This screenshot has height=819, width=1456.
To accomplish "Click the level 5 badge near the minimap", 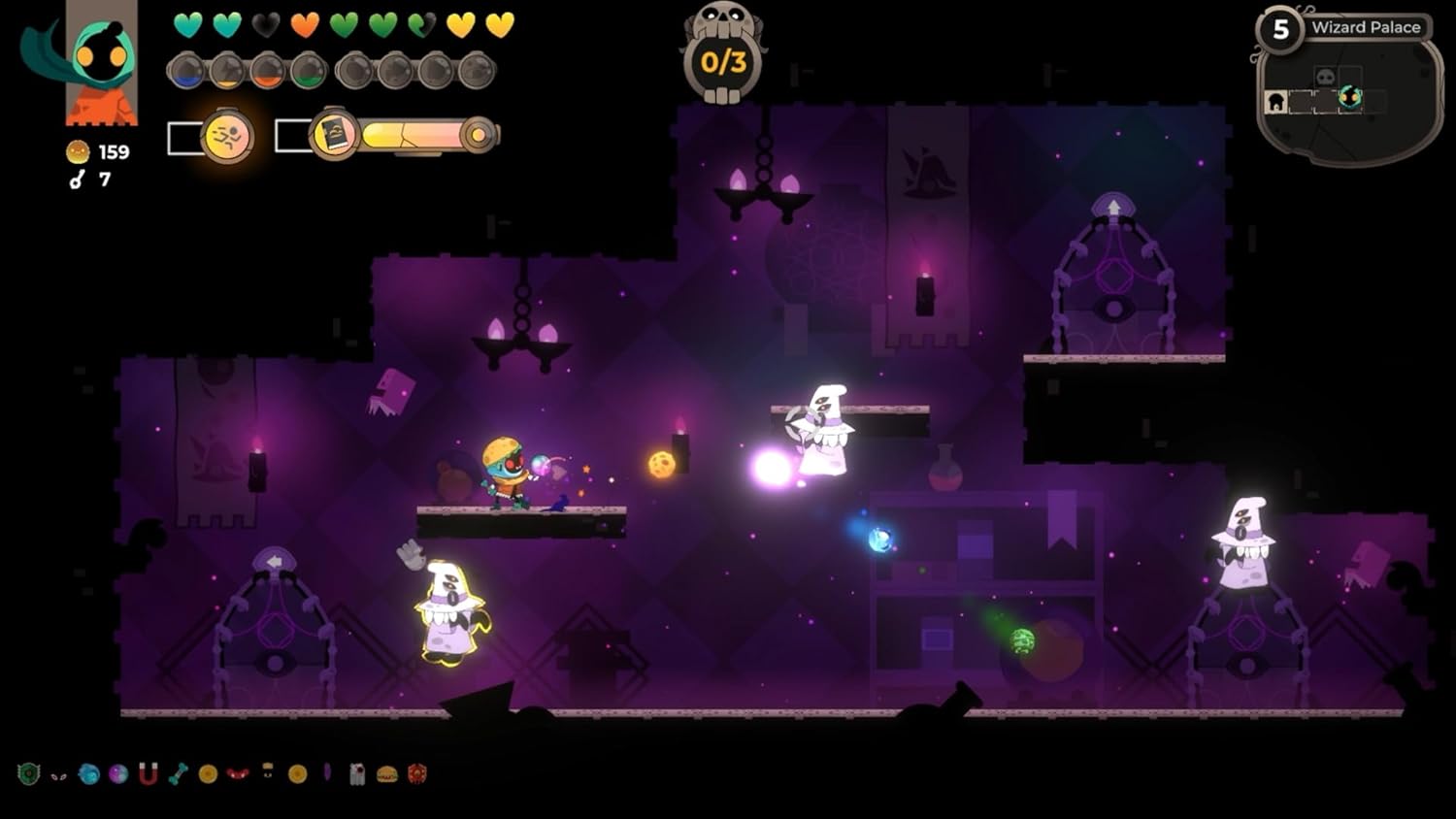I will coord(1280,28).
